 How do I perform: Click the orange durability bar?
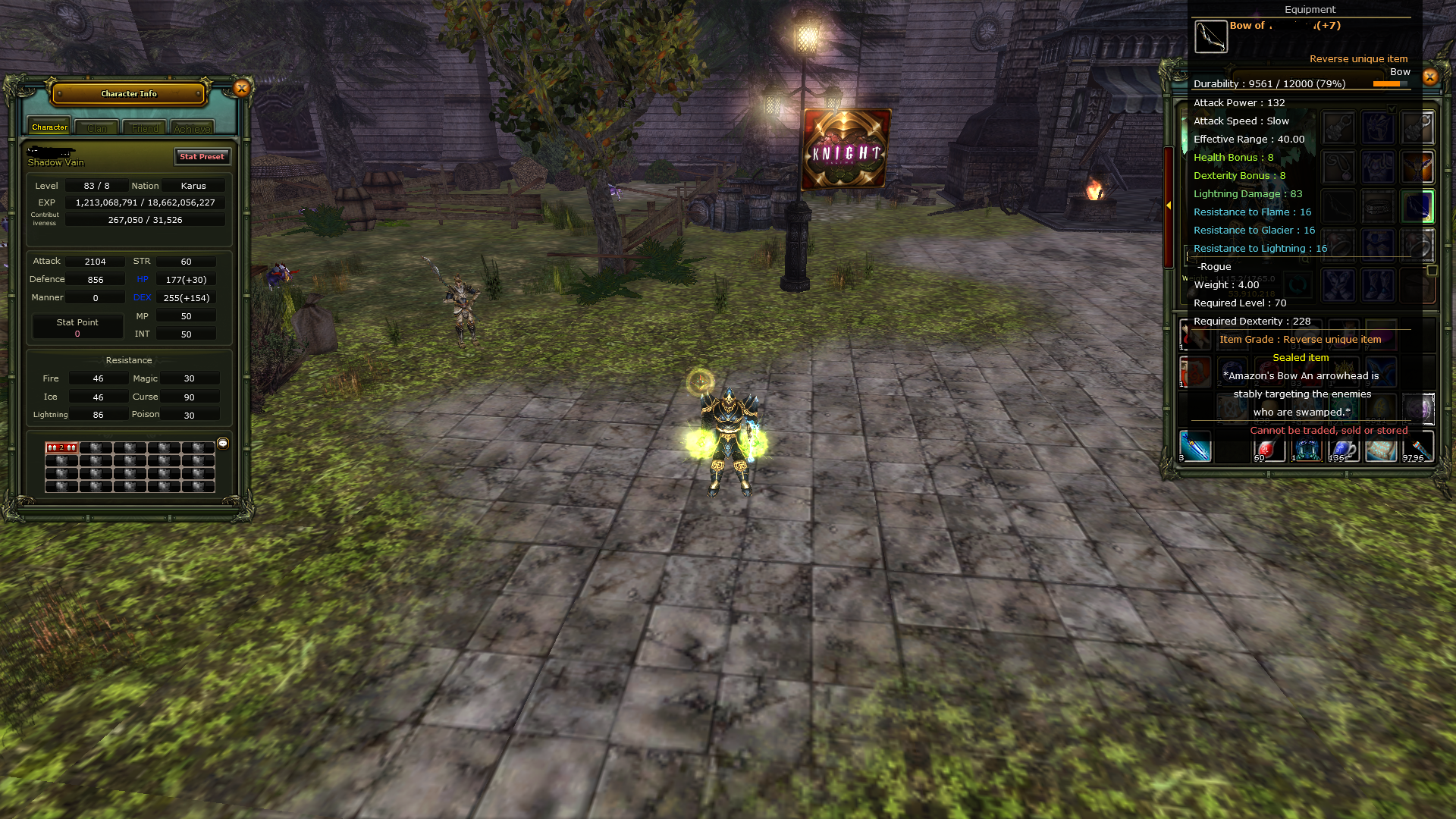pyautogui.click(x=1388, y=85)
